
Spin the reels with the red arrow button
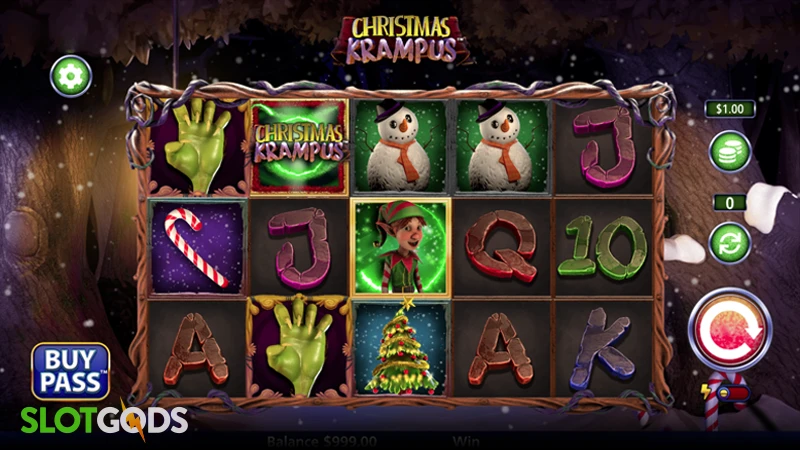point(727,327)
